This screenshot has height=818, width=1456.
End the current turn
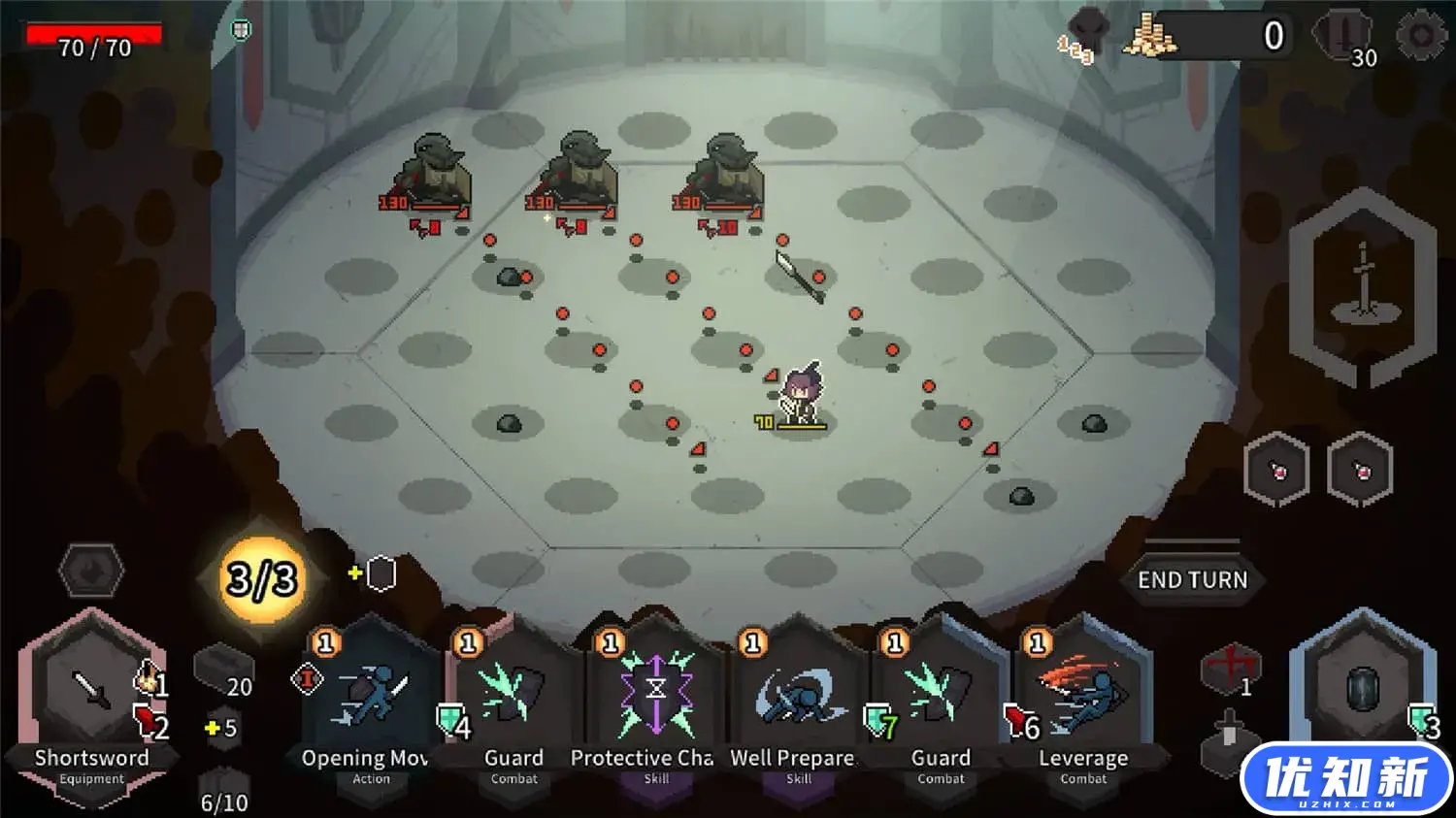click(1192, 579)
